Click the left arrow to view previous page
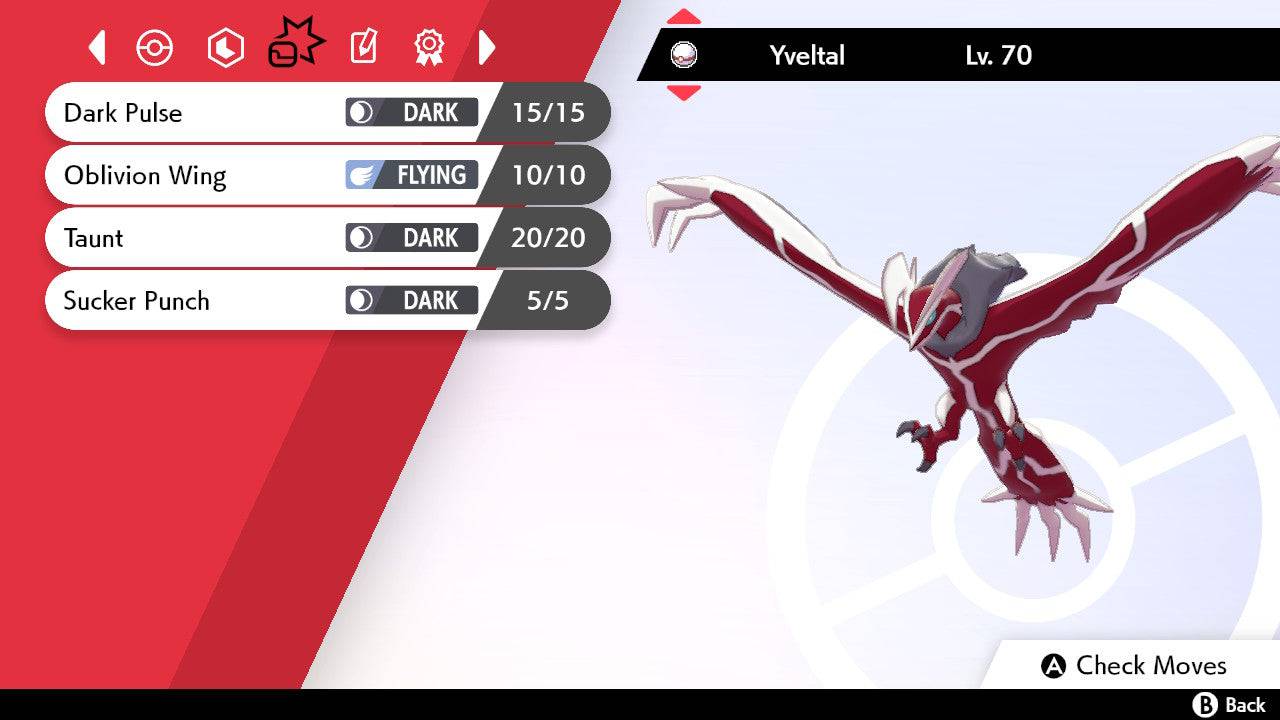The height and width of the screenshot is (720, 1280). click(97, 46)
